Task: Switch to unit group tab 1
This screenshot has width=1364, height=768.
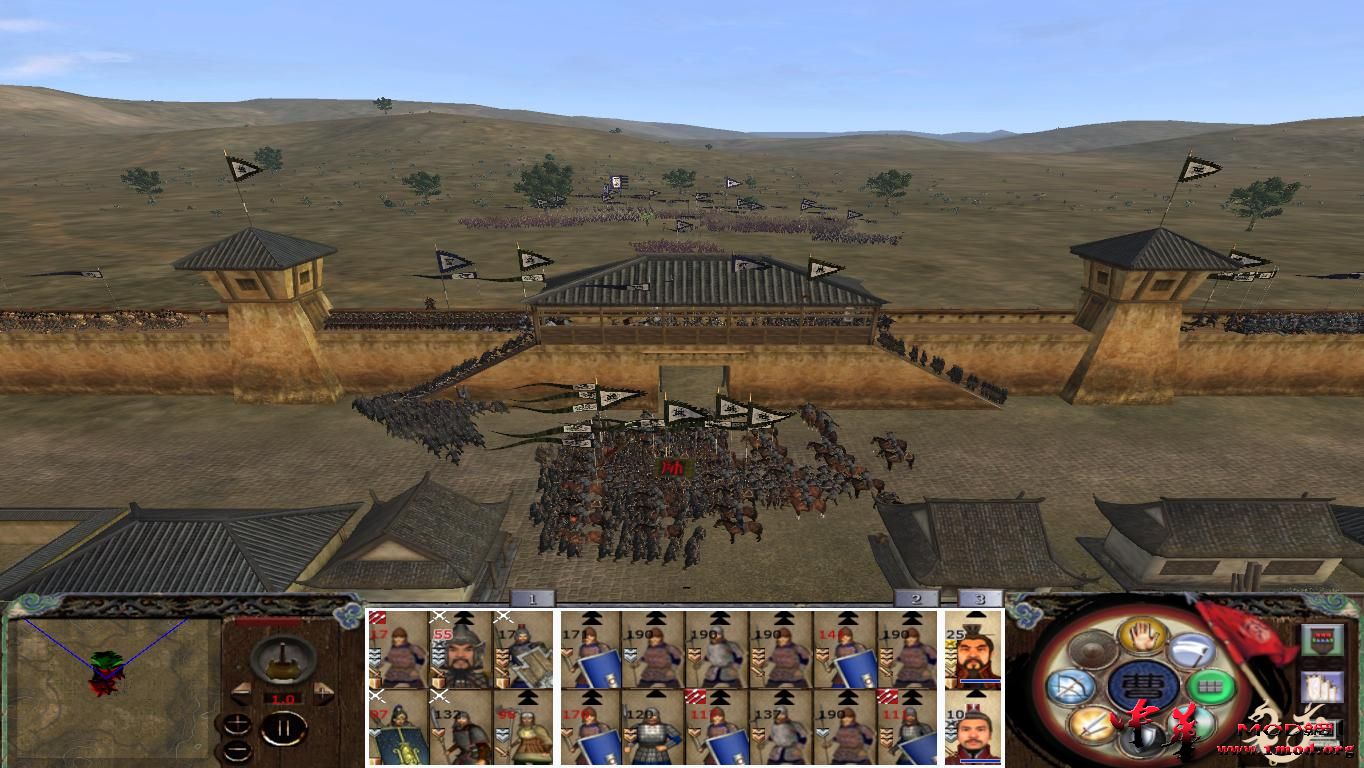Action: (531, 600)
